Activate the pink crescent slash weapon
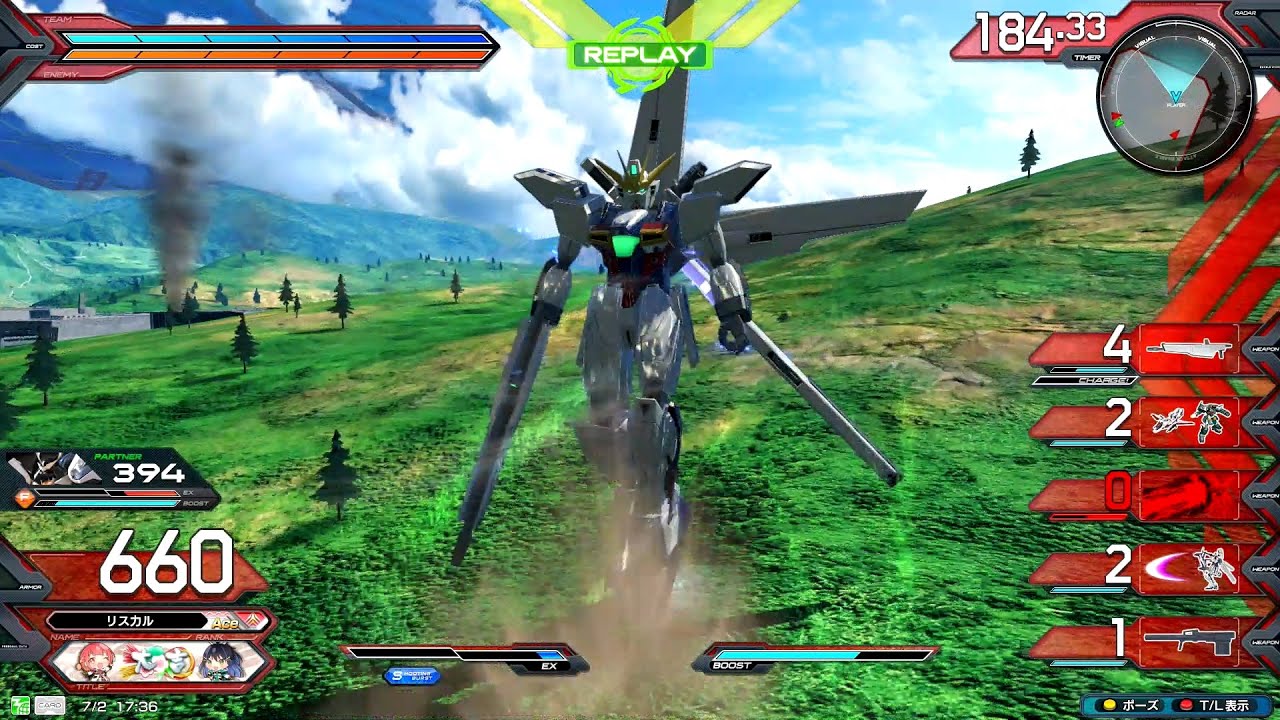The width and height of the screenshot is (1280, 720). [1188, 568]
